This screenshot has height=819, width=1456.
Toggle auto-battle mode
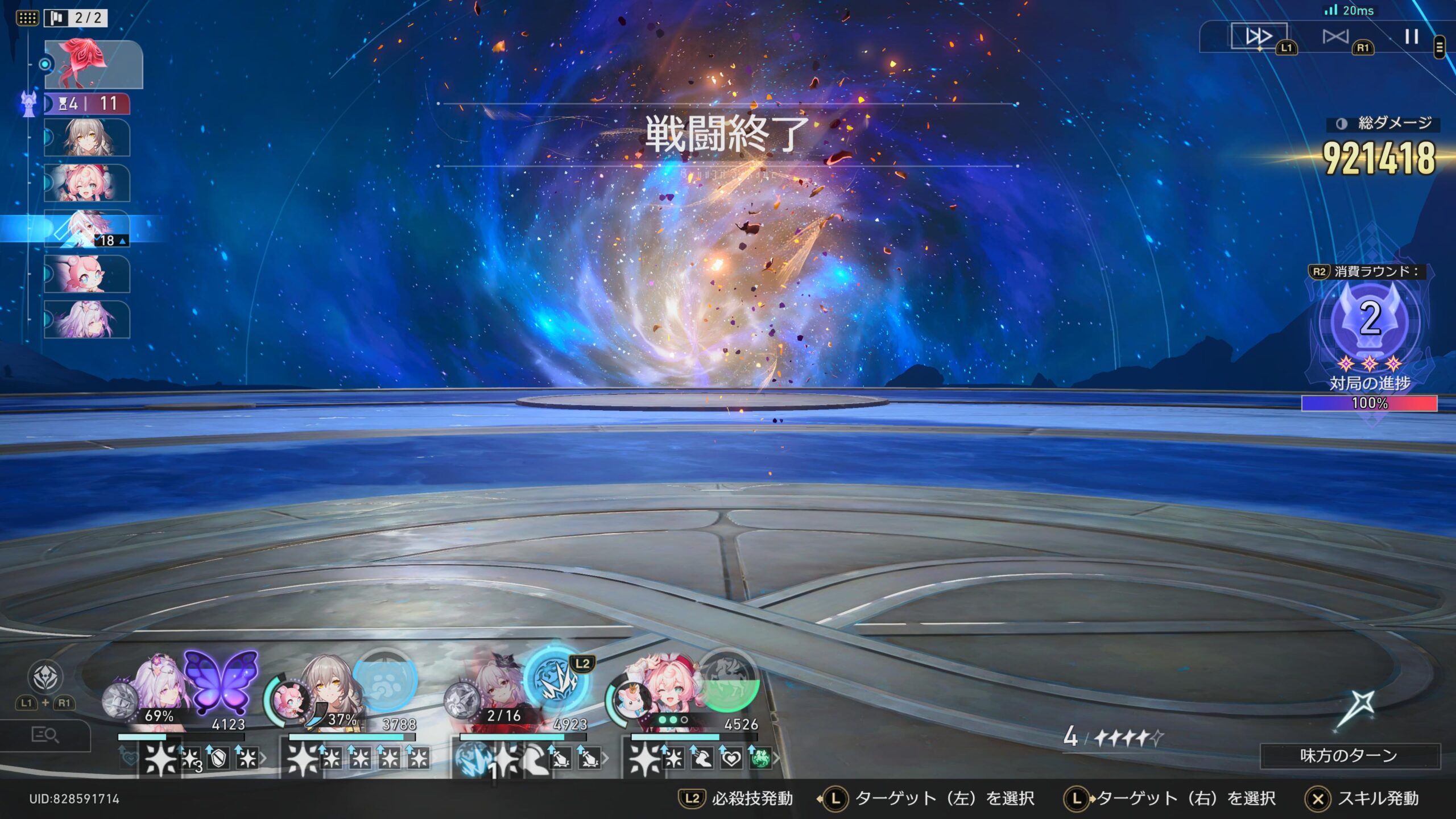pyautogui.click(x=1335, y=37)
